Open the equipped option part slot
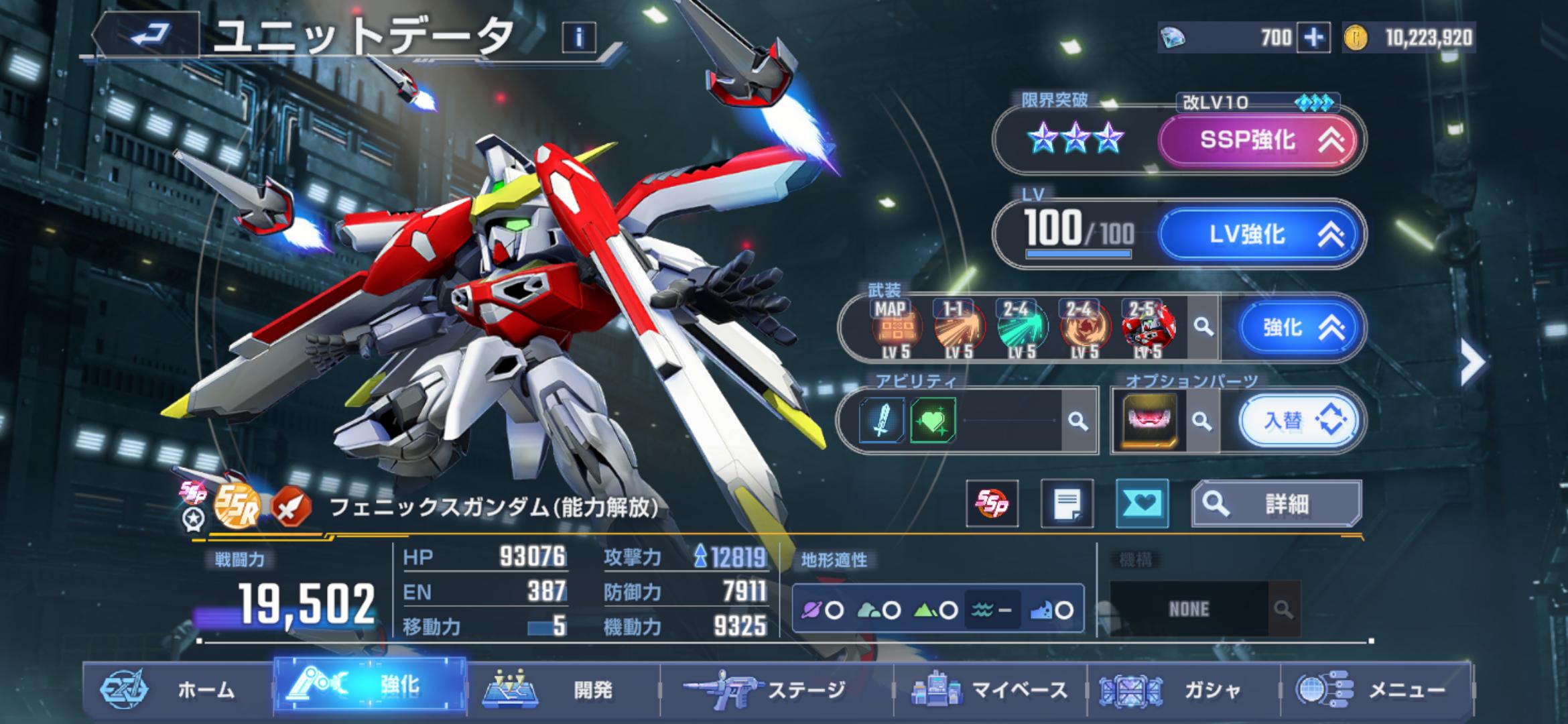Screen dimensions: 1568x724 [1149, 421]
